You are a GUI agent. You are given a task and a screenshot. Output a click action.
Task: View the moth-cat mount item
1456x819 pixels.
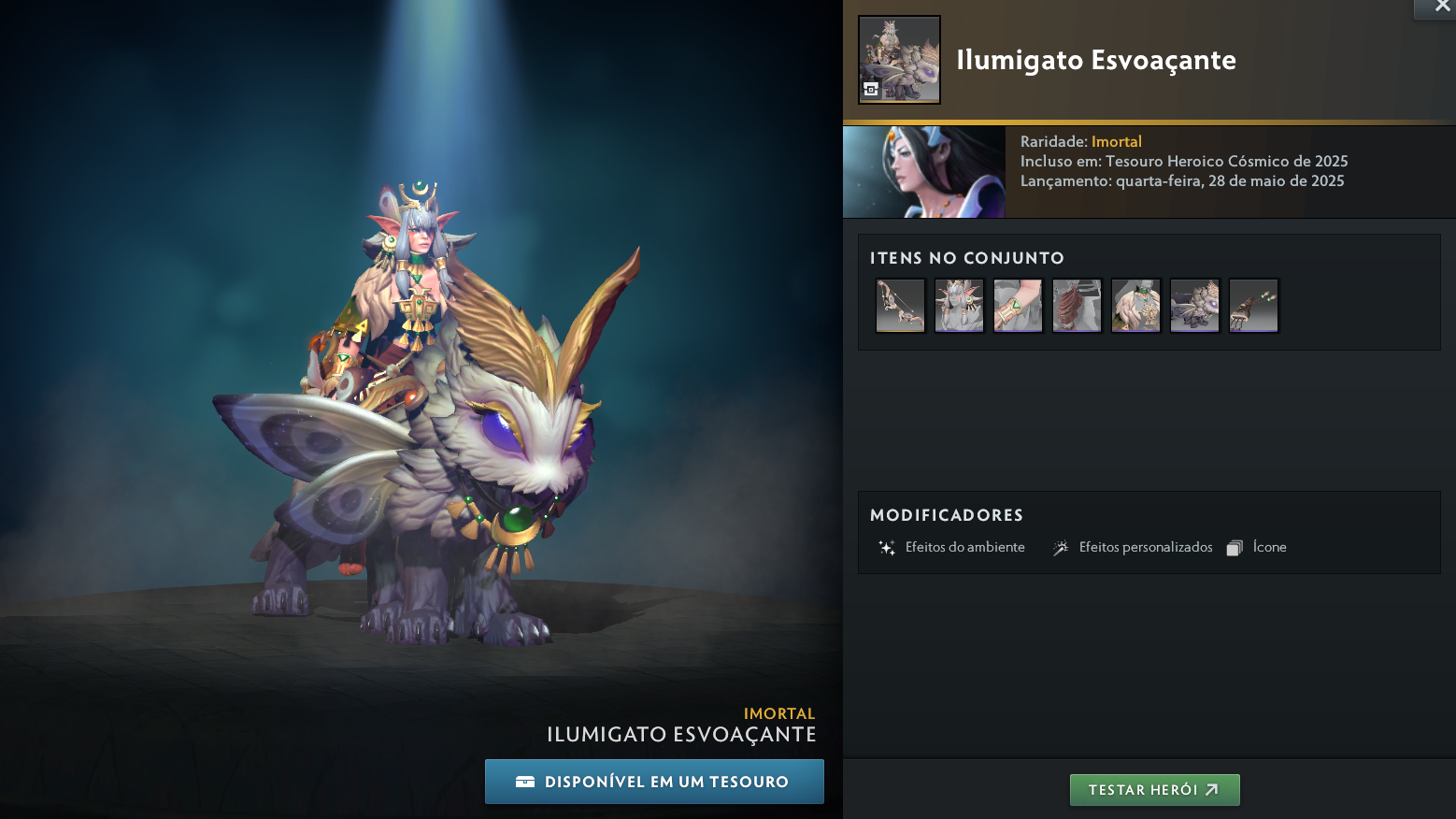click(1194, 305)
